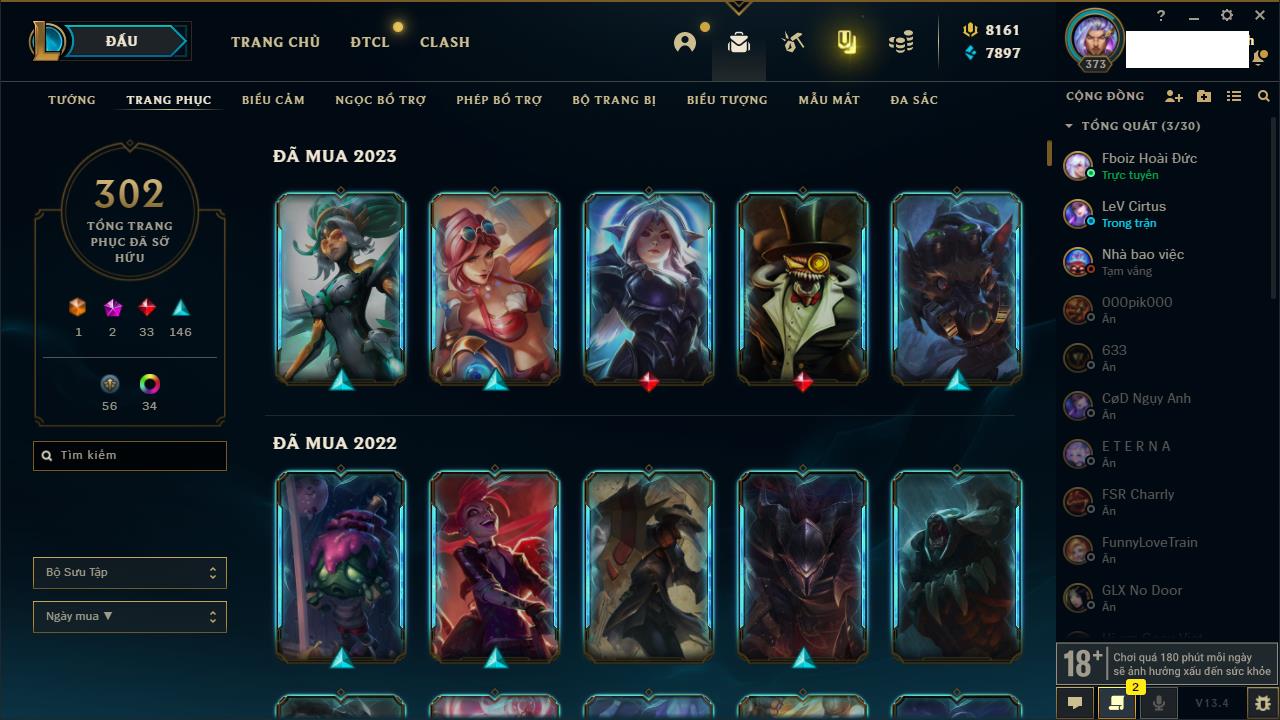The height and width of the screenshot is (720, 1280).
Task: Show the PHÉP BỔ TRỢ tab
Action: click(x=499, y=100)
